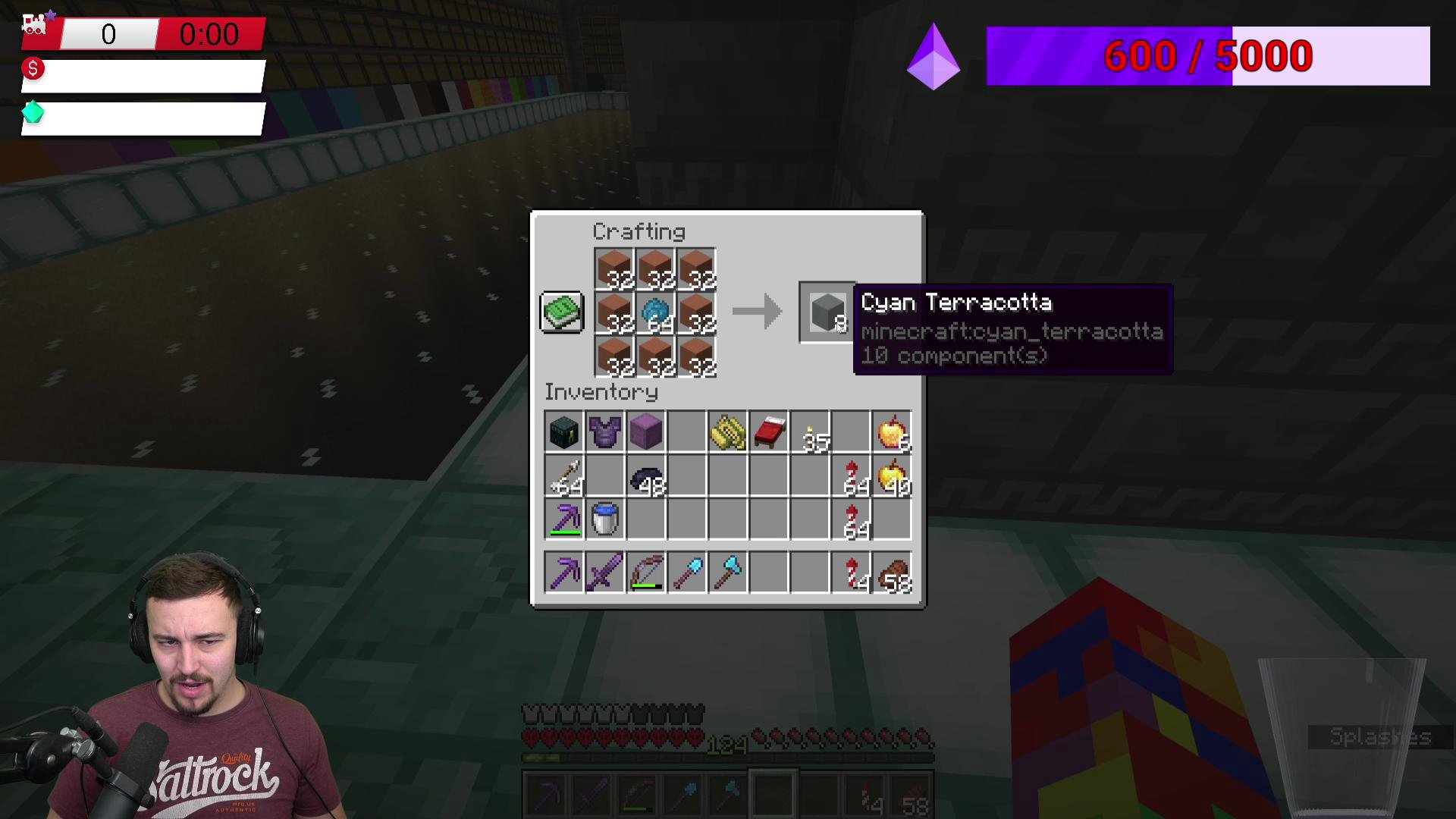This screenshot has width=1456, height=819.
Task: Click the stack of 35 candles
Action: coord(810,432)
